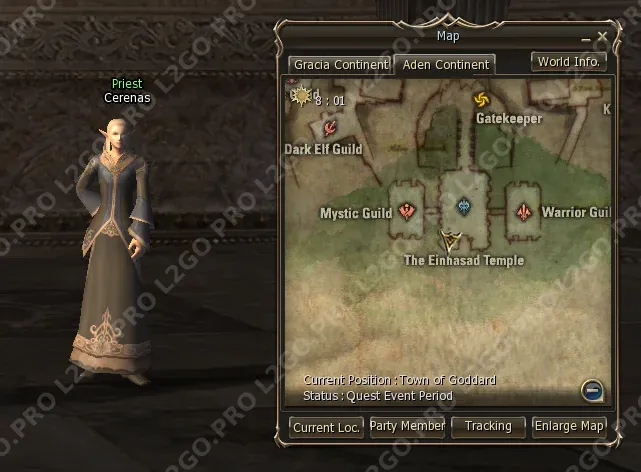This screenshot has height=472, width=641.
Task: Switch to the Gracia Continent tab
Action: (339, 65)
